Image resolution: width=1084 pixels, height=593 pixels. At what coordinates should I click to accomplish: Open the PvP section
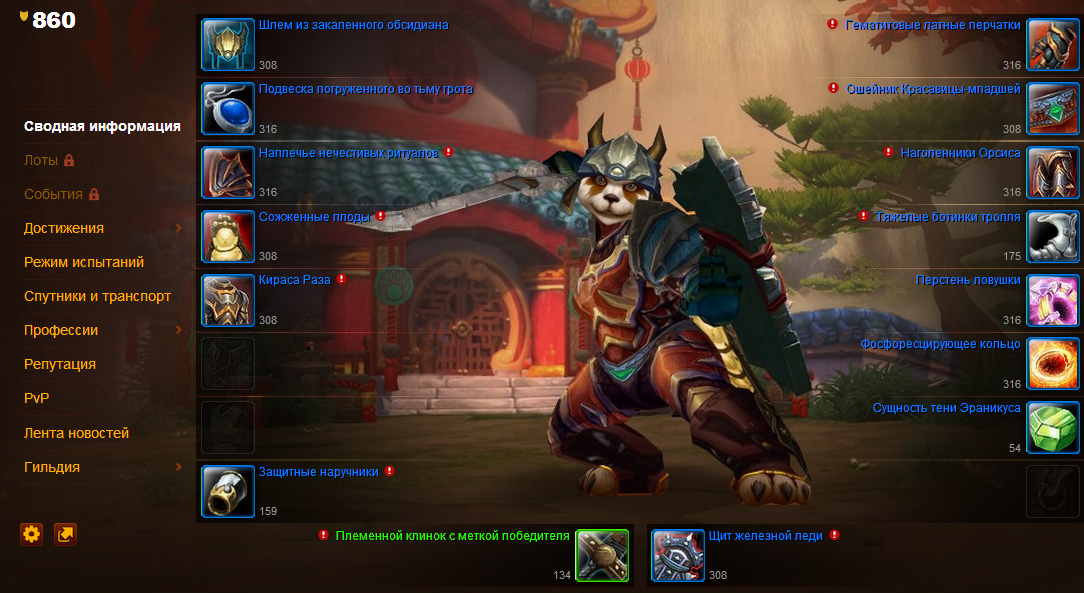[37, 398]
